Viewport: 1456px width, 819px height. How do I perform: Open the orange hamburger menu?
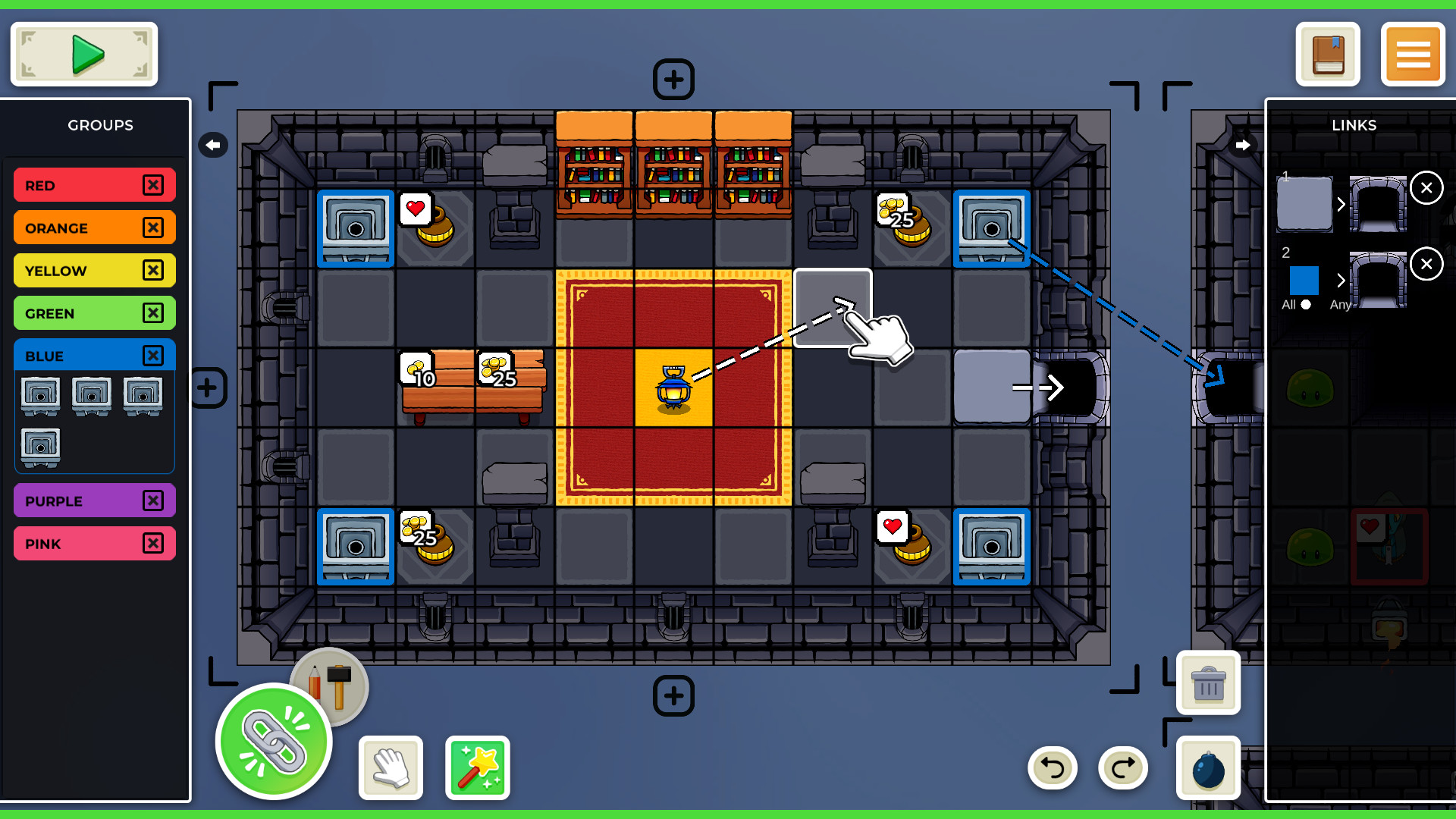pos(1413,54)
